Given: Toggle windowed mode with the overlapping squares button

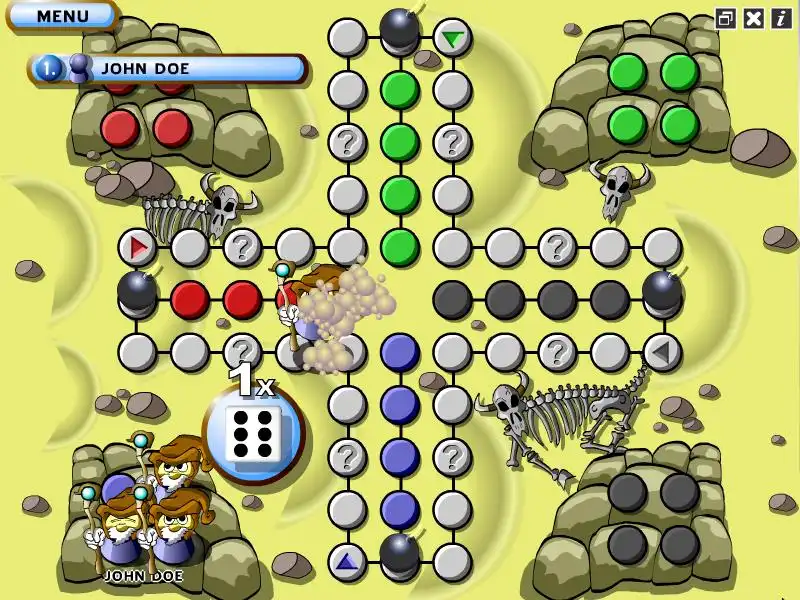Looking at the screenshot, I should [726, 18].
